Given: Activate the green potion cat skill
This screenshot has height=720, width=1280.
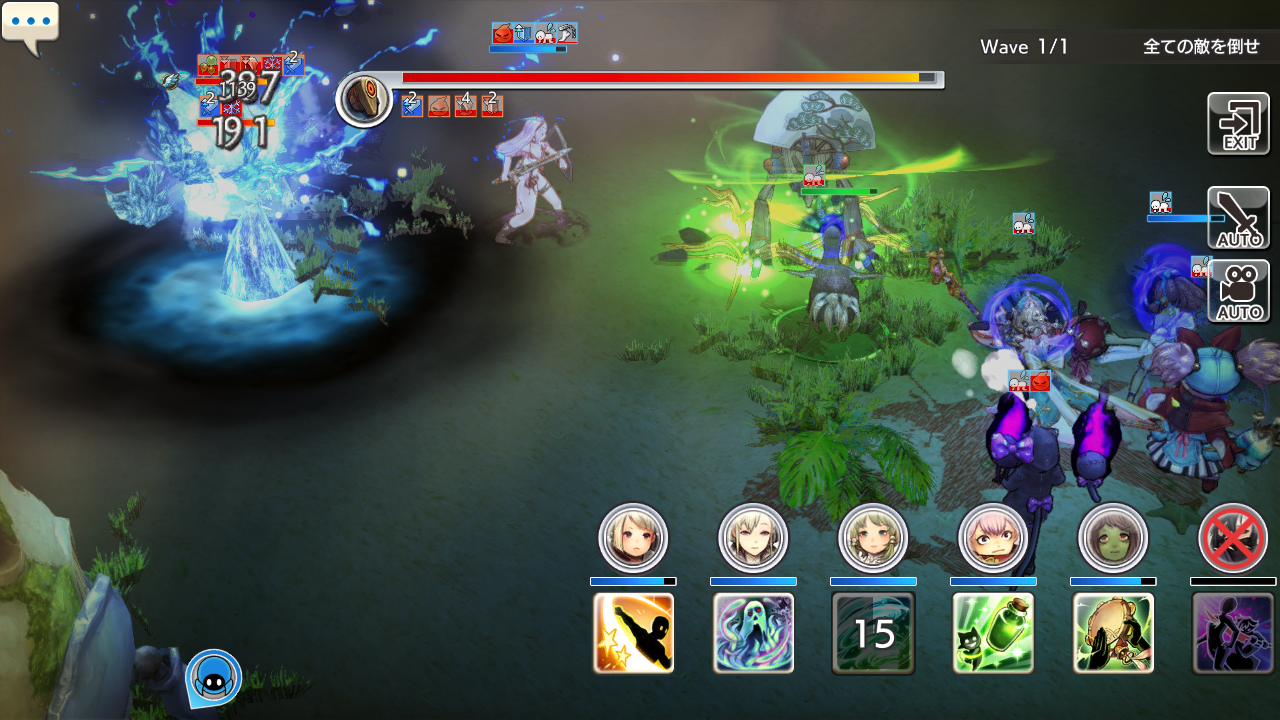Looking at the screenshot, I should click(993, 633).
